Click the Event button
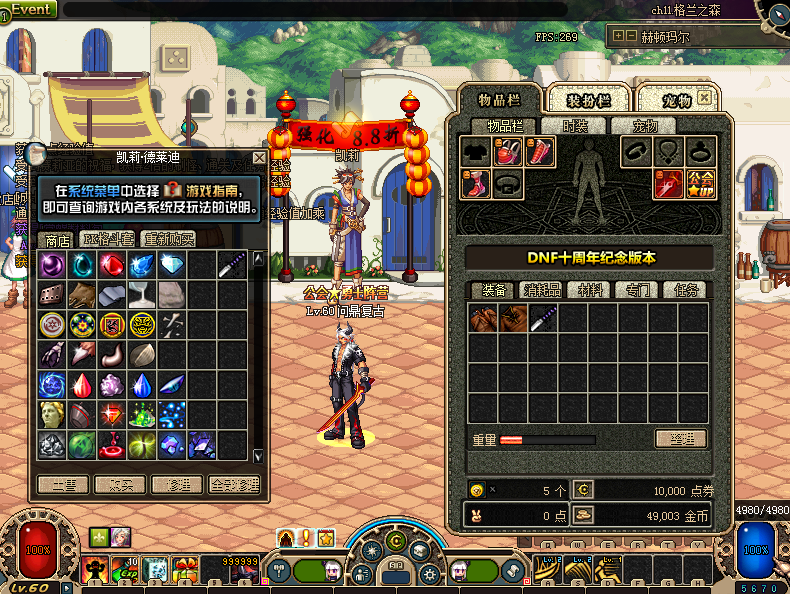Screen dimensions: 790x594 30,9
